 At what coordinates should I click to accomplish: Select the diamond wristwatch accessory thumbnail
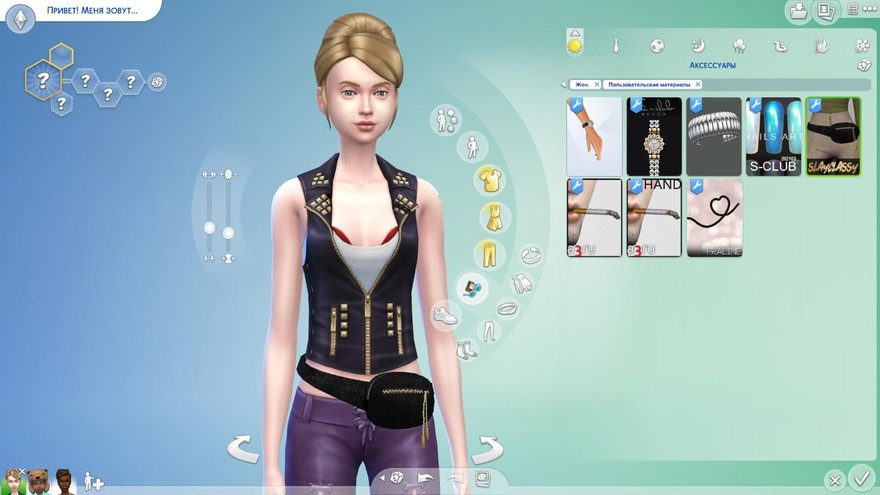pos(654,137)
